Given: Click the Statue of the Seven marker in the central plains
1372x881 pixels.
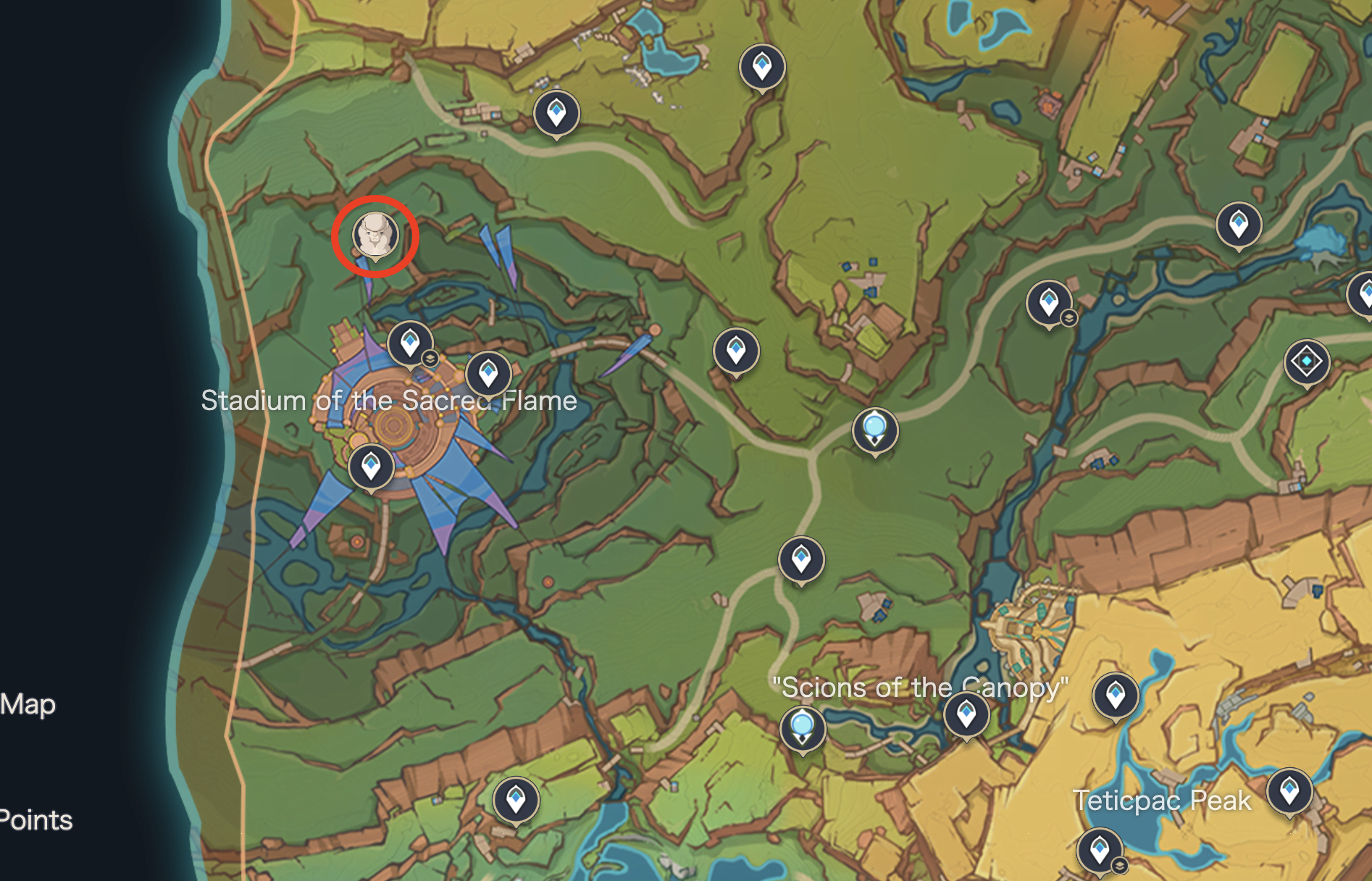Looking at the screenshot, I should pos(875,430).
